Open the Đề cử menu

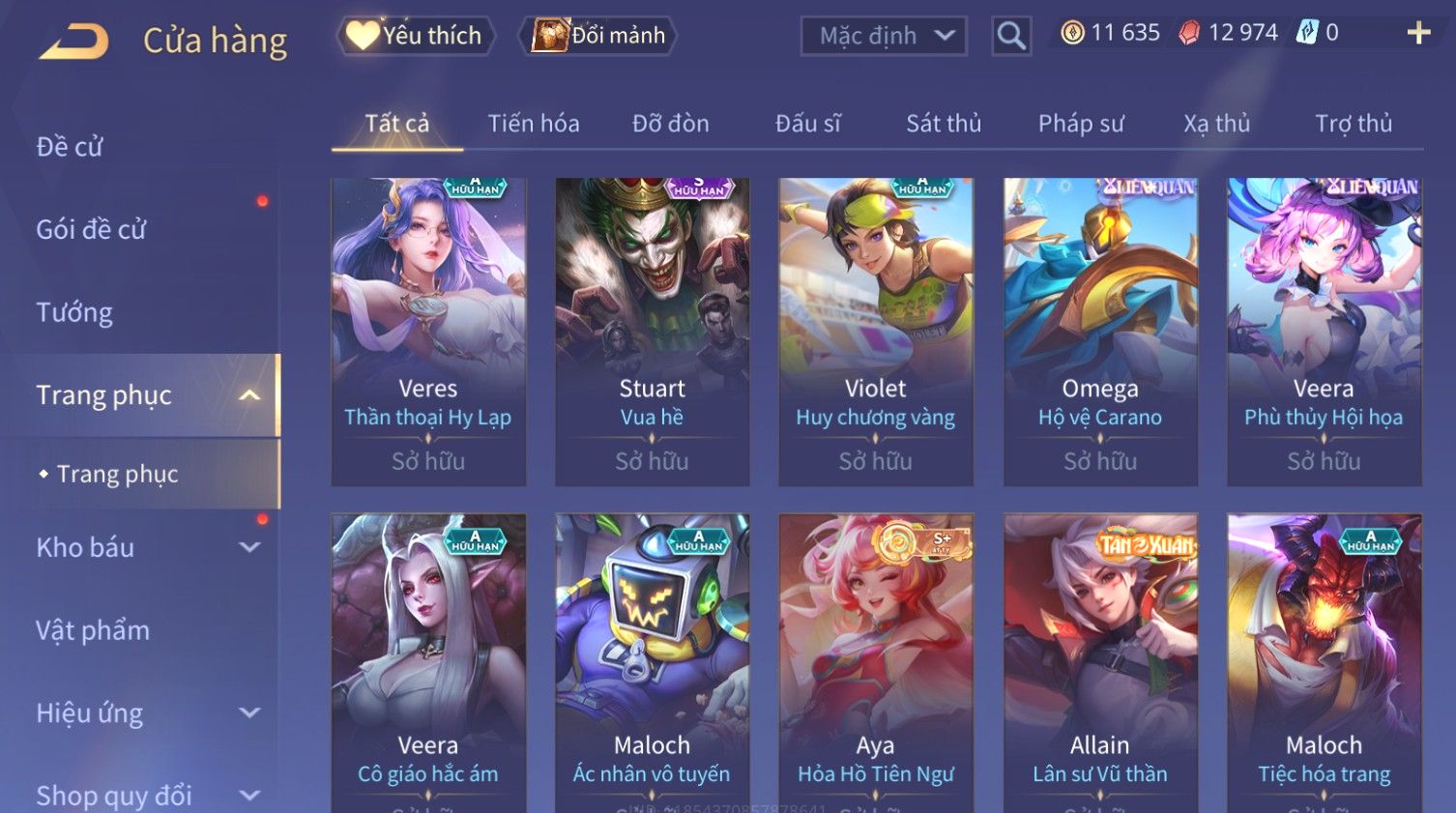point(70,147)
